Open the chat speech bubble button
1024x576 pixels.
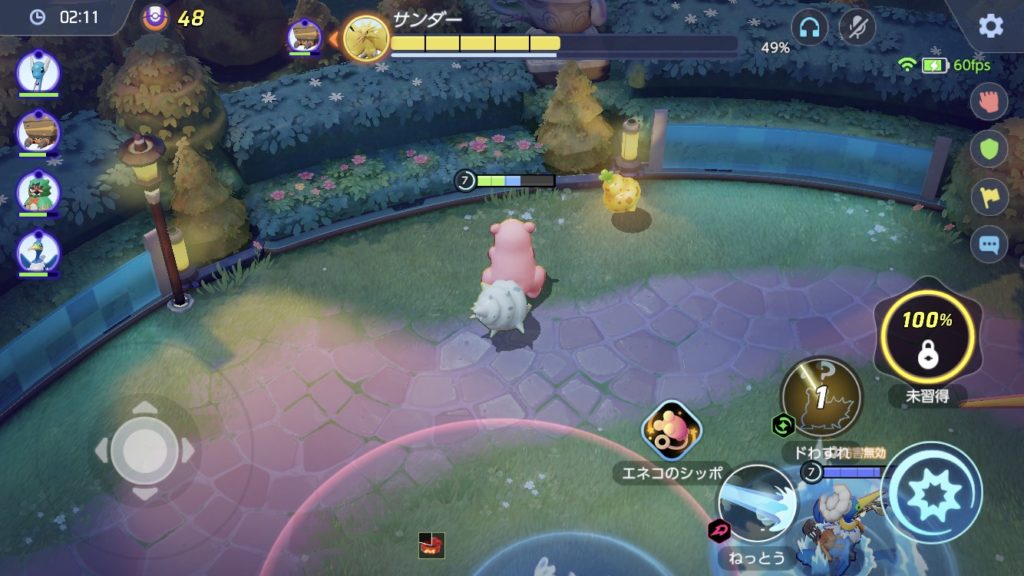pos(989,243)
